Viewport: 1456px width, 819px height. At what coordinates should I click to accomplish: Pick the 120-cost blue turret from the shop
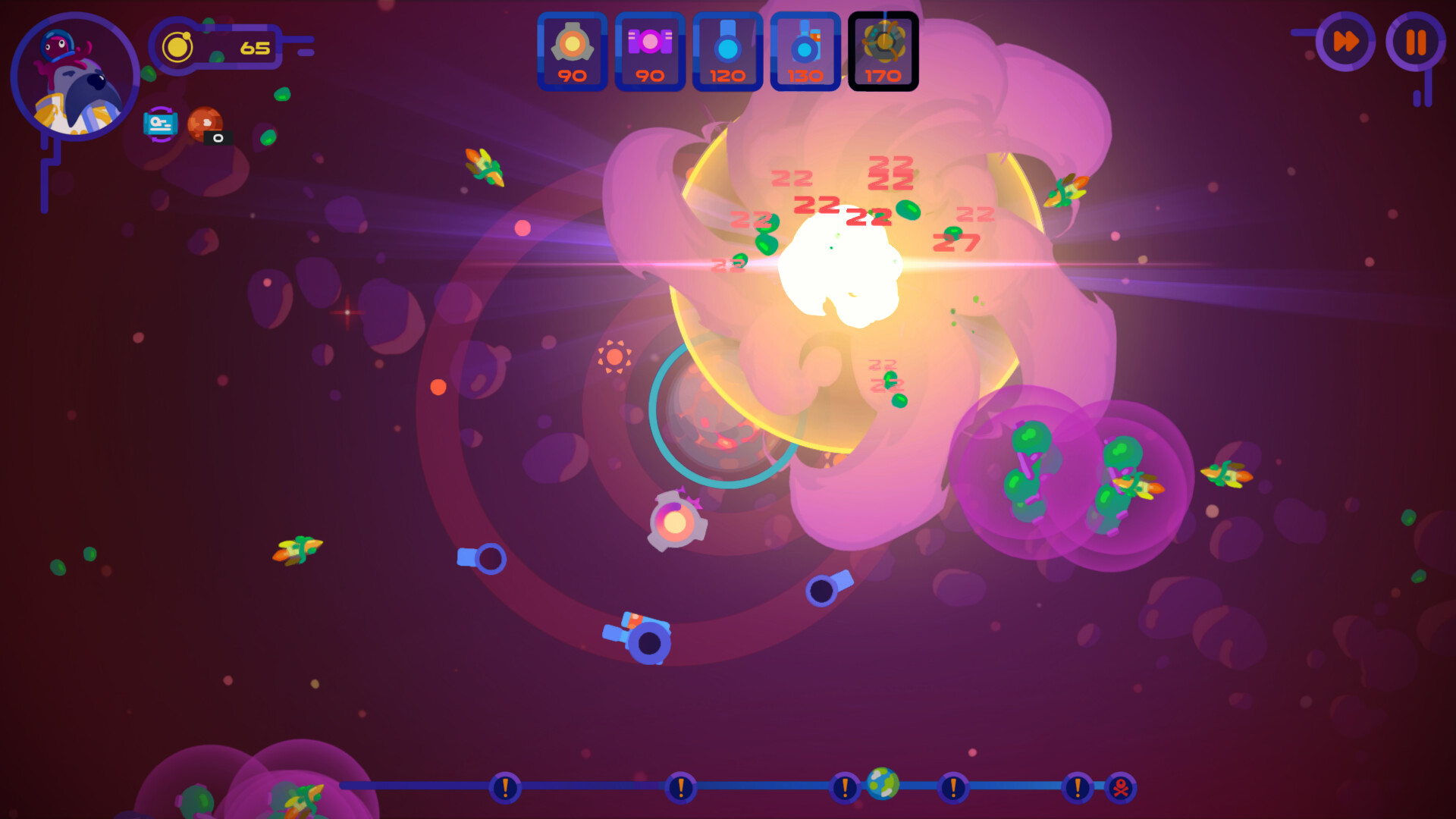(x=726, y=52)
